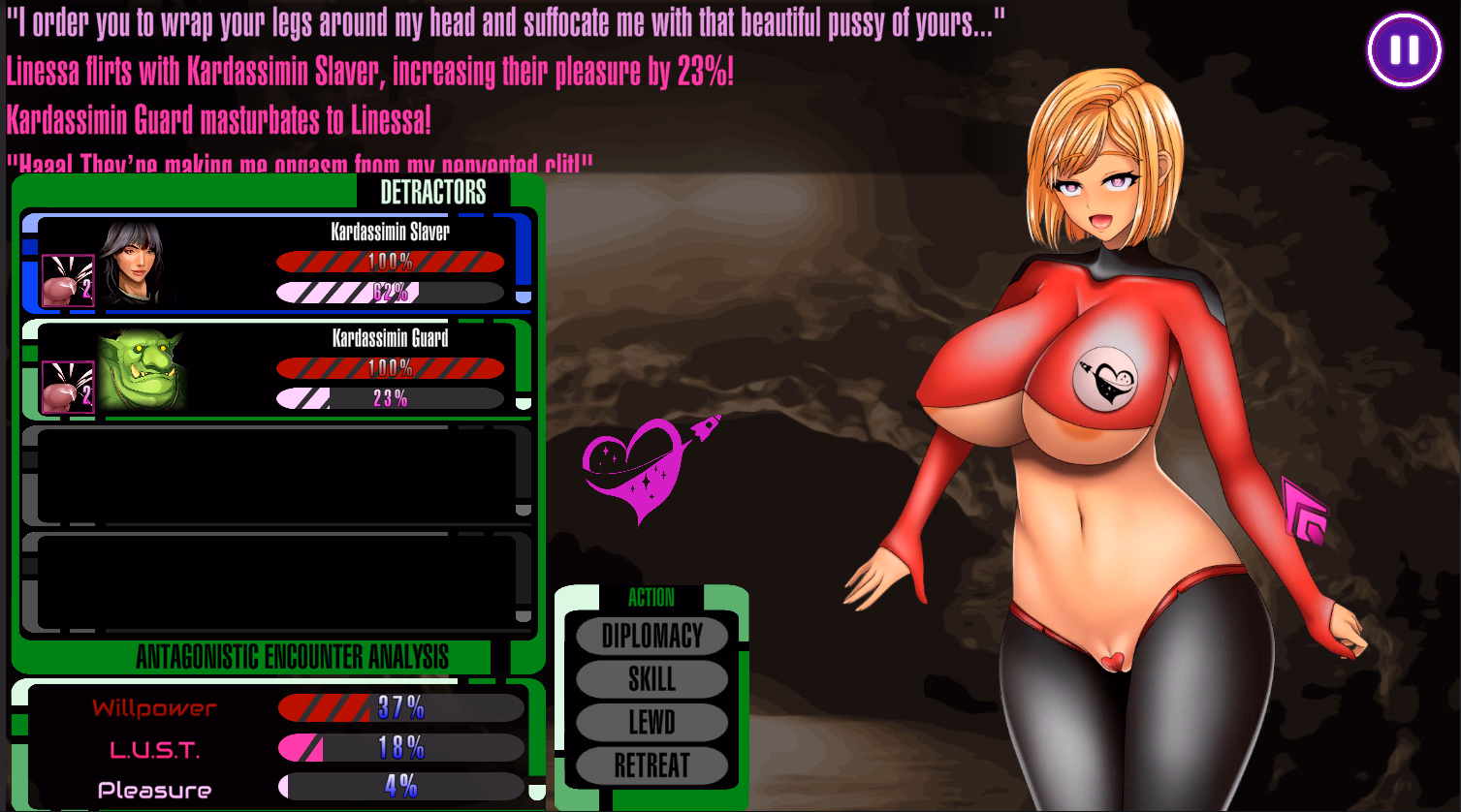This screenshot has width=1461, height=812.
Task: Click the green ACTION panel header
Action: 651,599
